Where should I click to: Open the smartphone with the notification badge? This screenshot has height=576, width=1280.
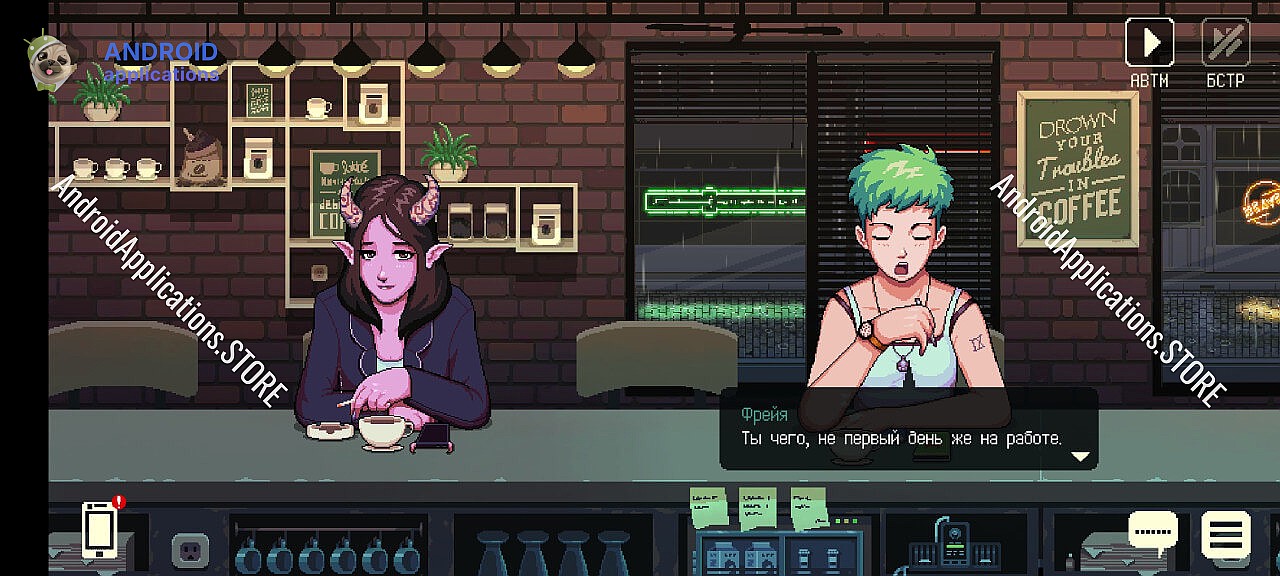100,529
